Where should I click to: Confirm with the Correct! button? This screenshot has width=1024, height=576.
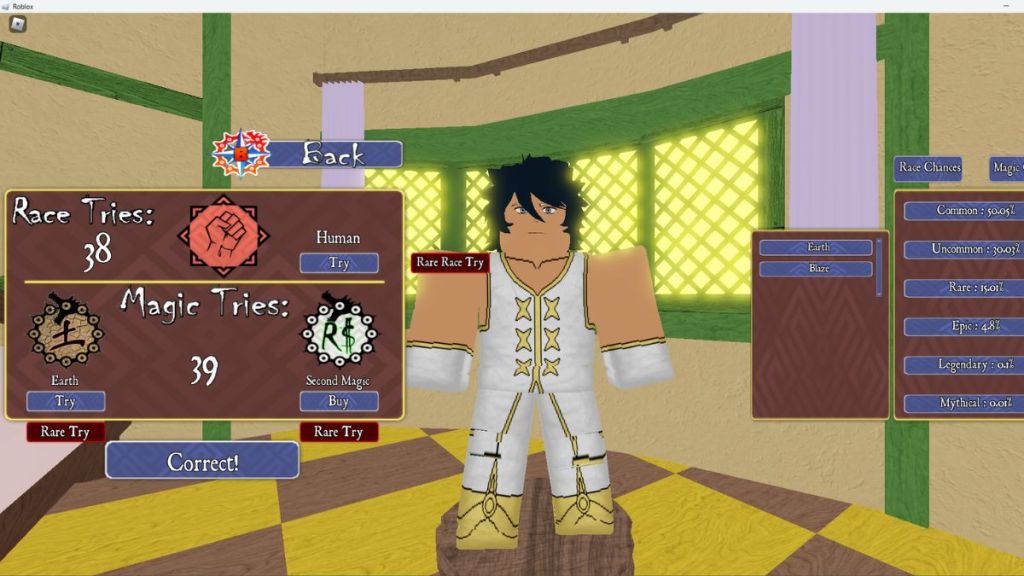point(202,461)
